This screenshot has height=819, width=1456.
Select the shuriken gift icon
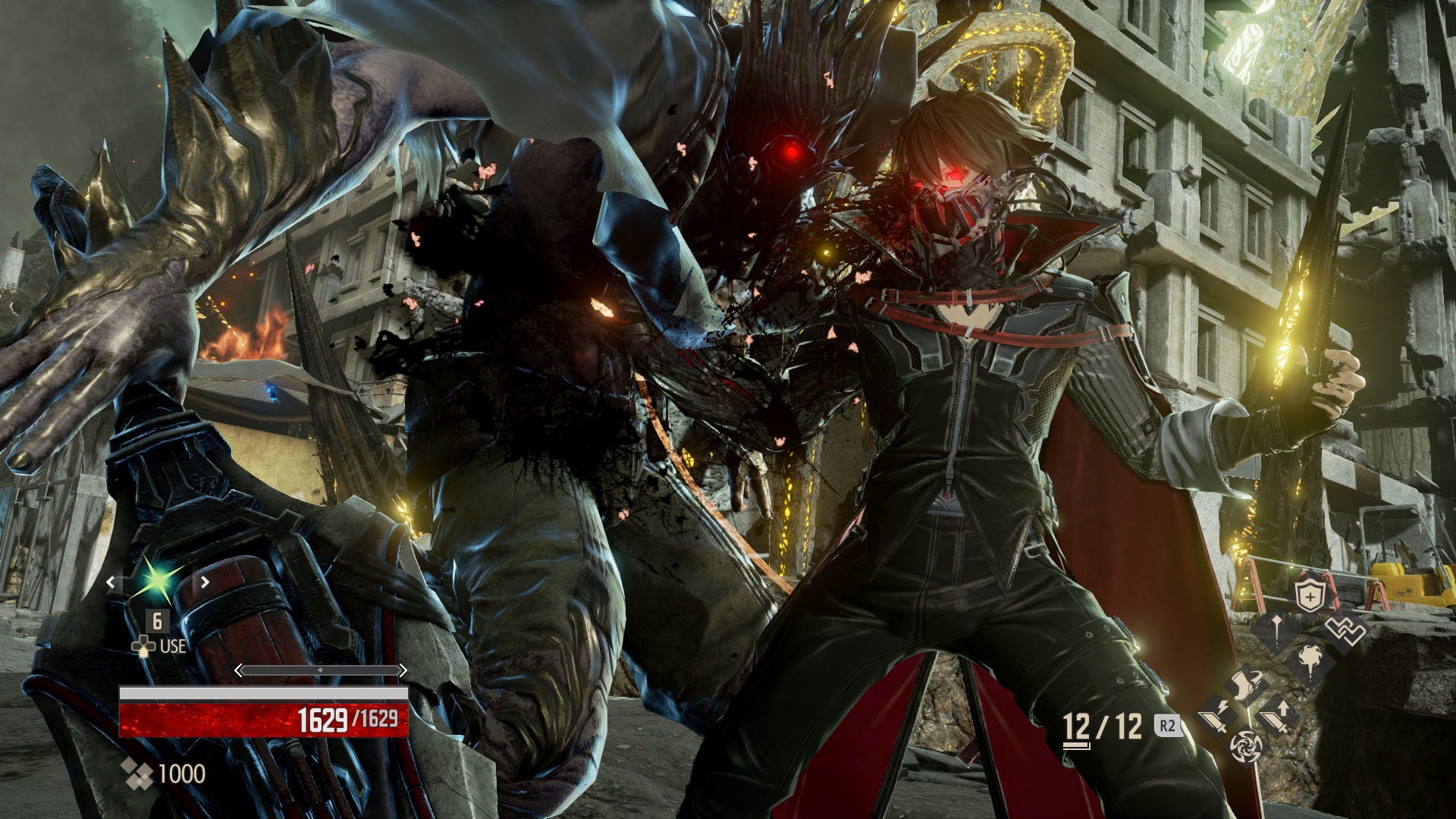tap(1247, 747)
